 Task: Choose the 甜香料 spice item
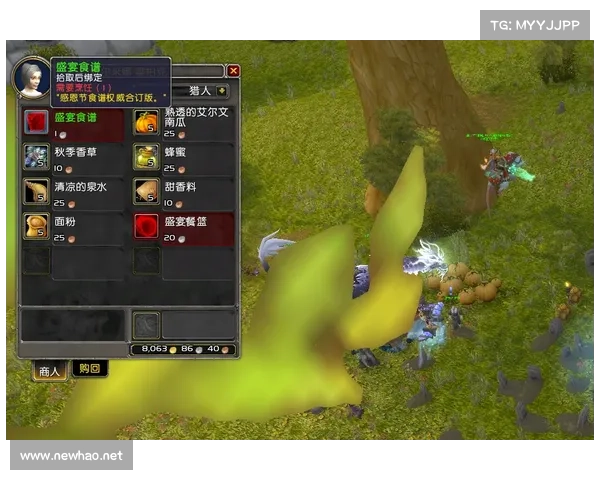pos(146,192)
